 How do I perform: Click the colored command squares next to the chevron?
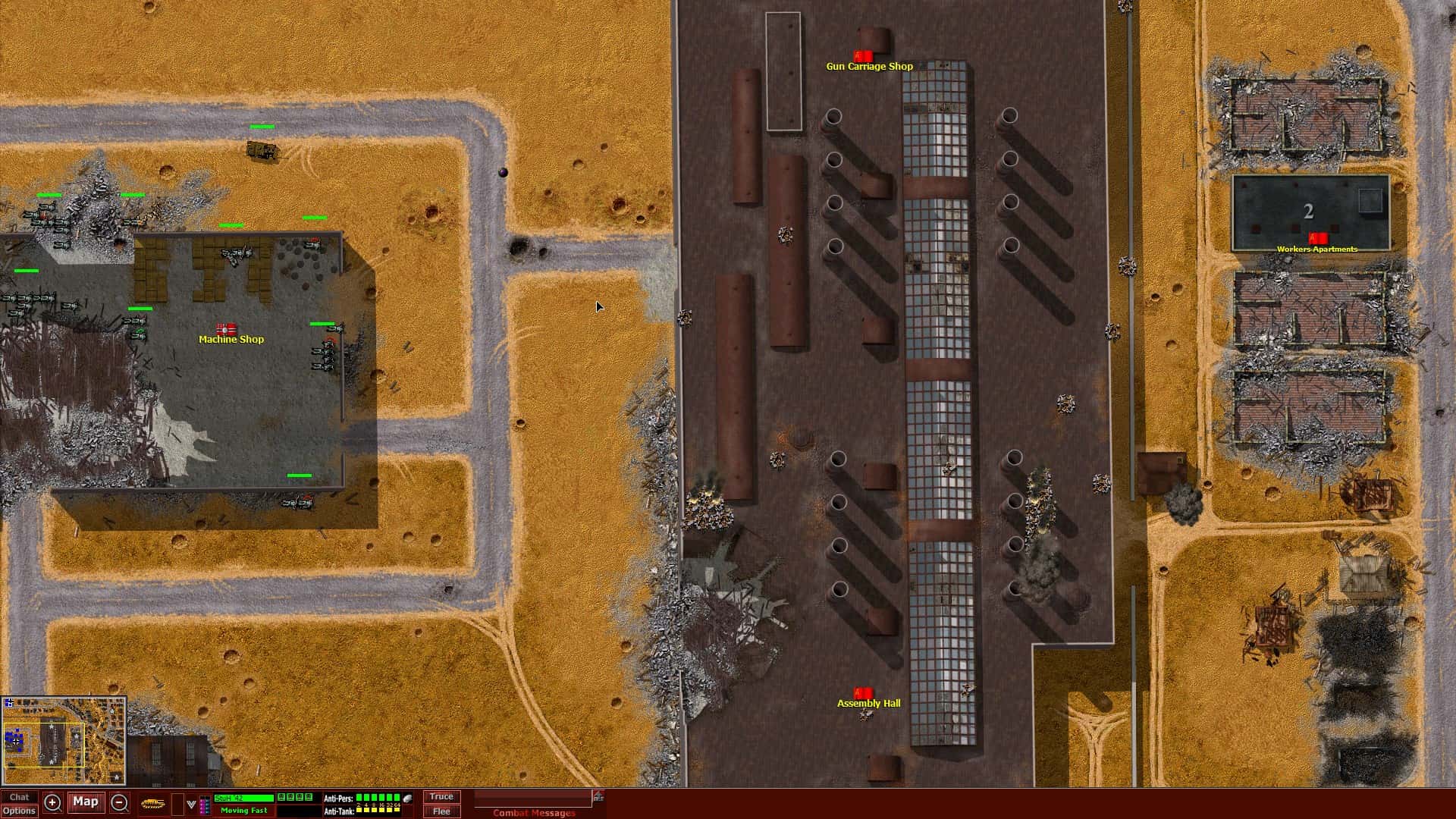(203, 803)
